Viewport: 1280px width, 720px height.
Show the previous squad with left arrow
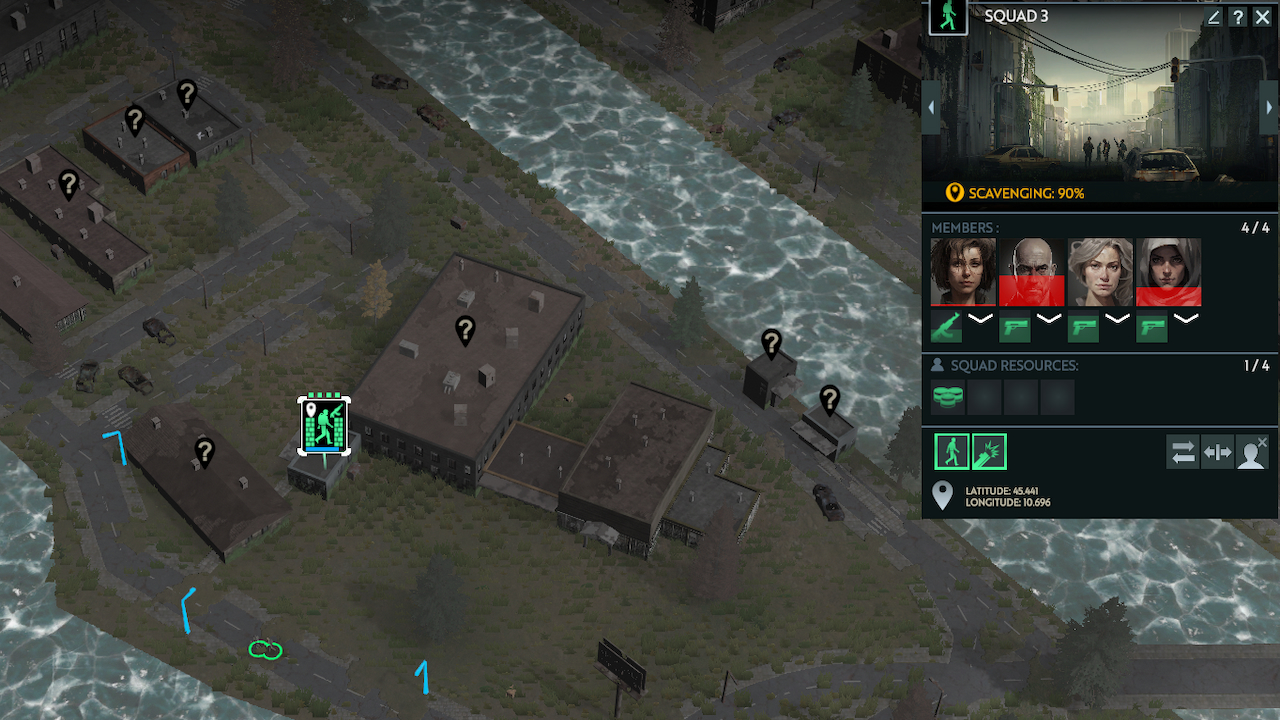click(x=931, y=107)
